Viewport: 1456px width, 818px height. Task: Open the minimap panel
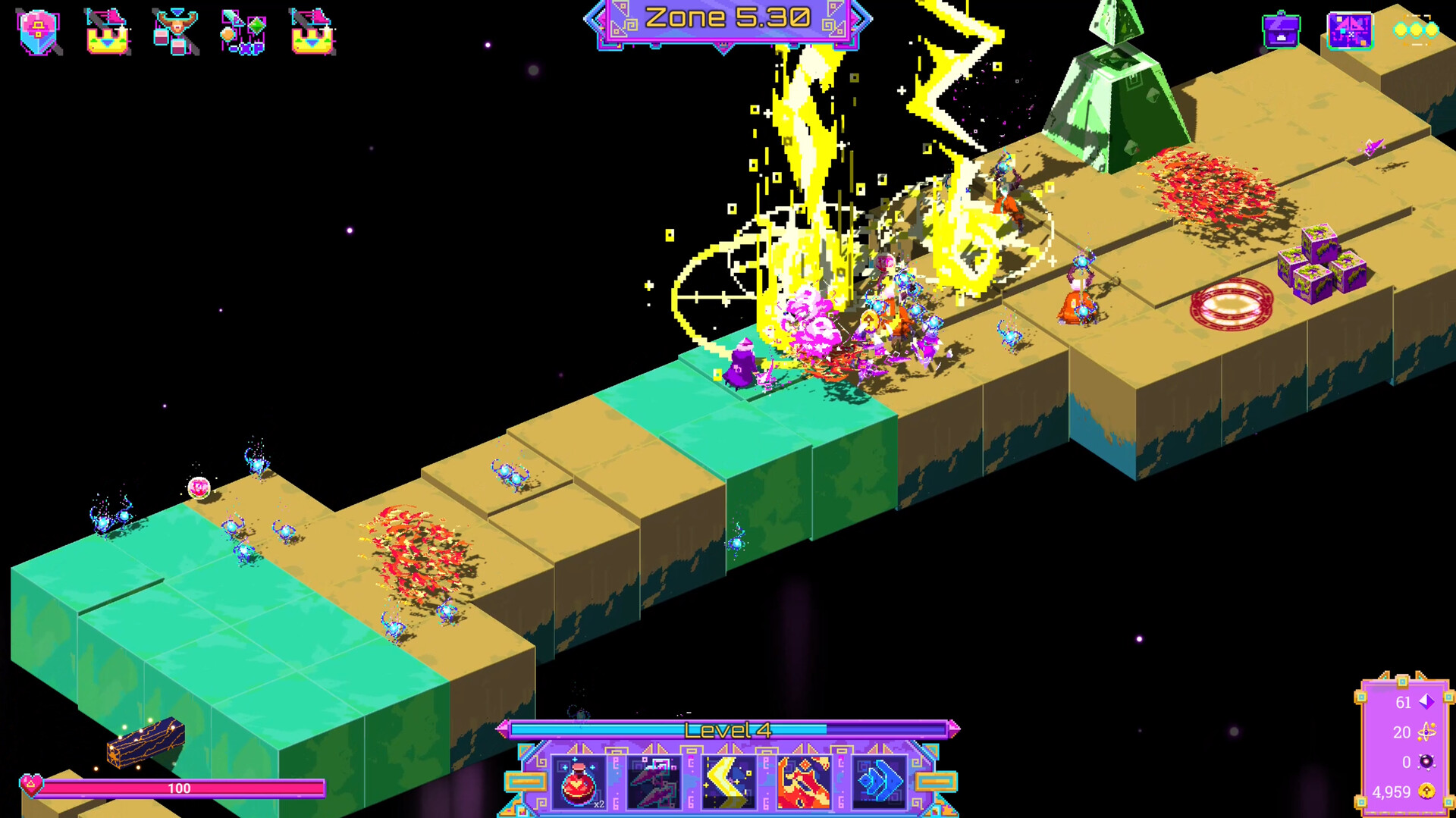[x=1350, y=31]
